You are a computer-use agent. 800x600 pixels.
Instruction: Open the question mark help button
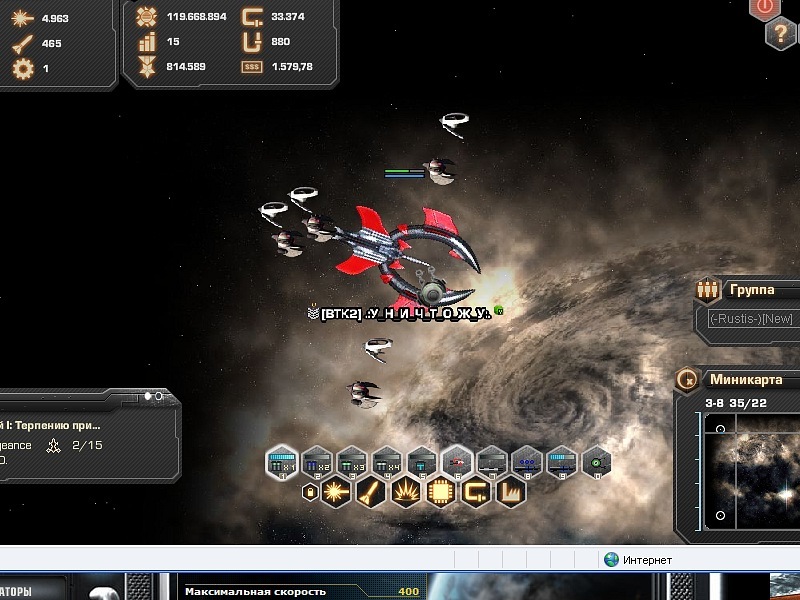(x=781, y=34)
